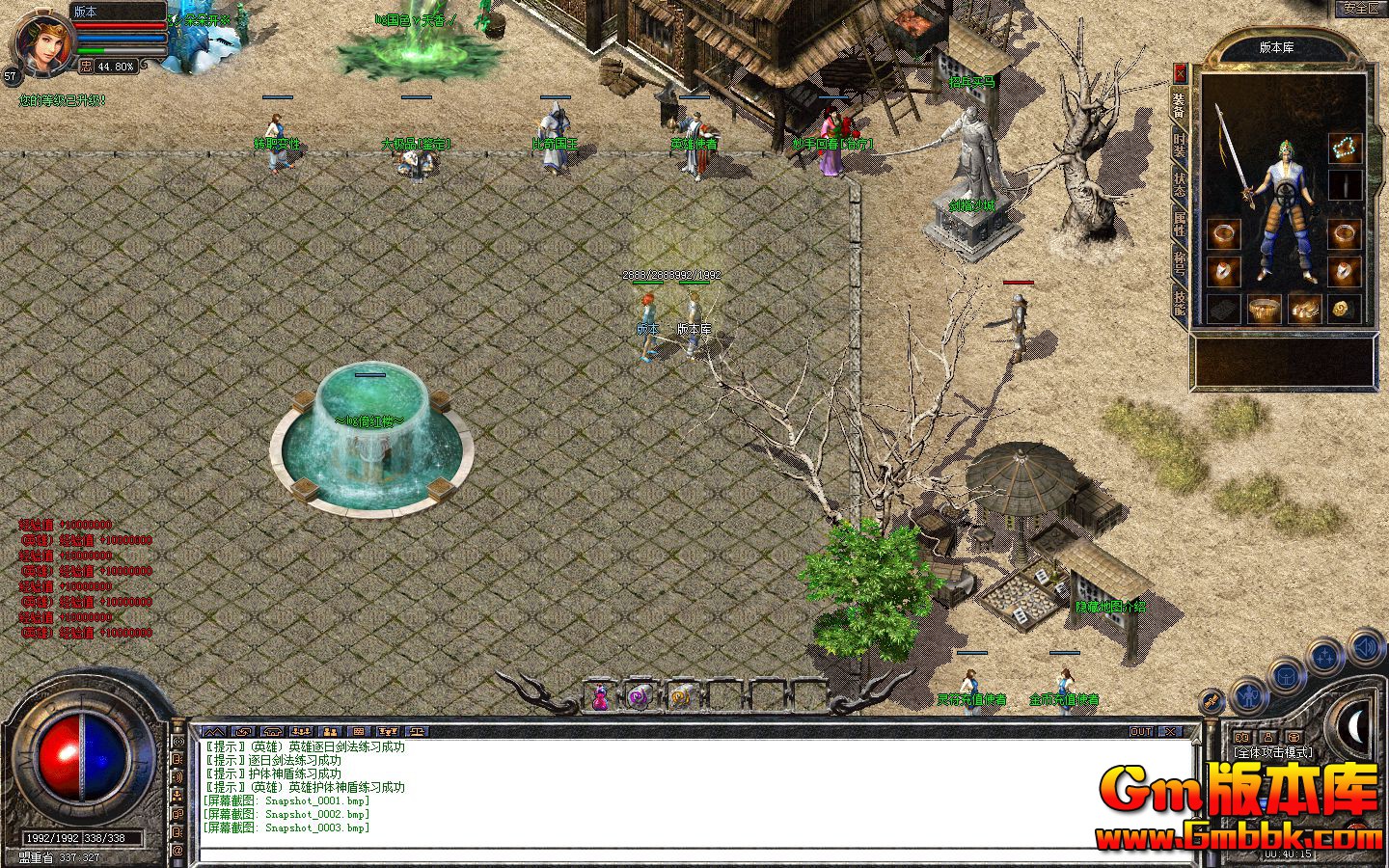The width and height of the screenshot is (1389, 868).
Task: Open the backpack icon at bottom right
Action: 1286,677
